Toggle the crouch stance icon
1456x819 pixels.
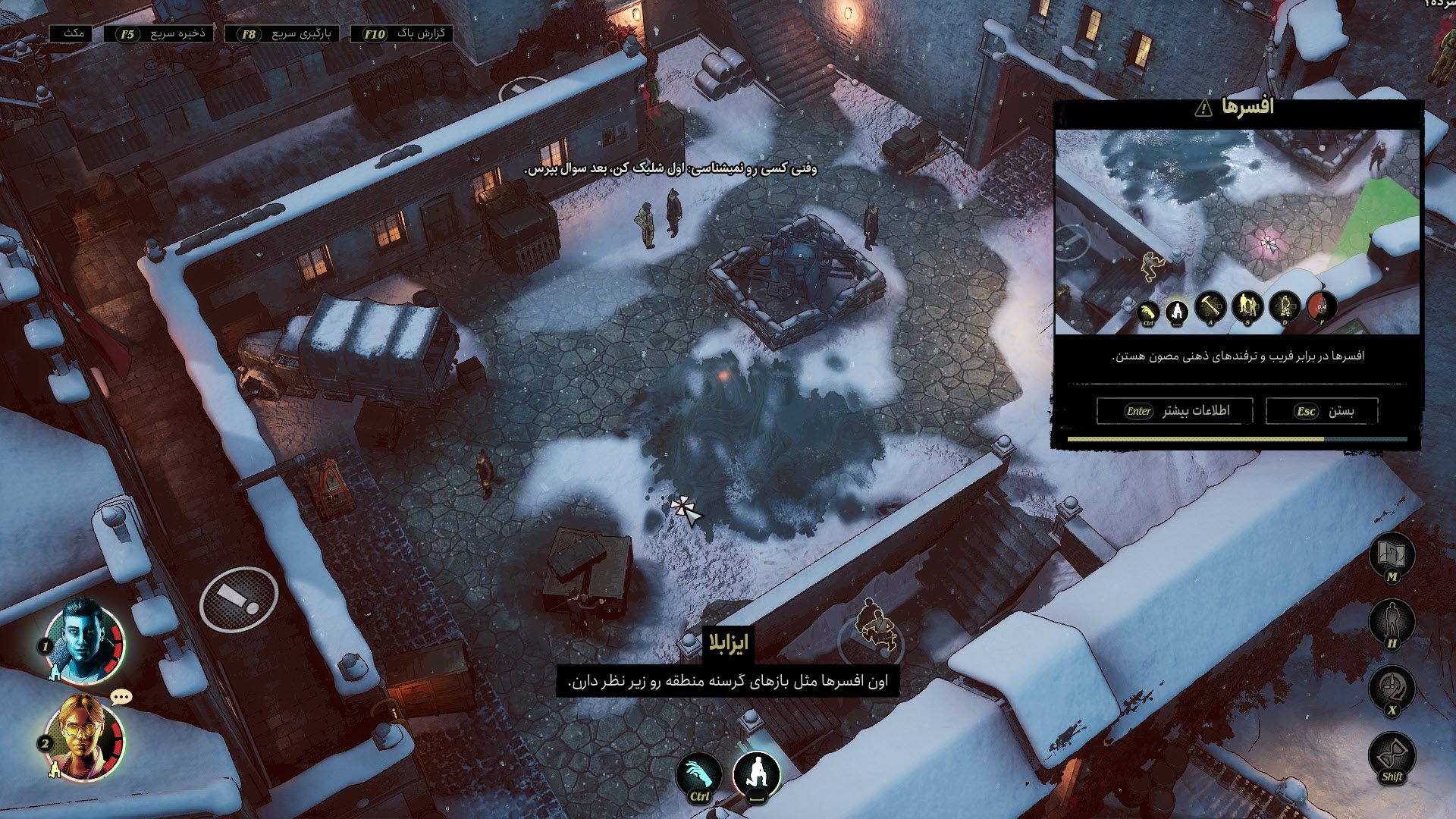tap(757, 775)
